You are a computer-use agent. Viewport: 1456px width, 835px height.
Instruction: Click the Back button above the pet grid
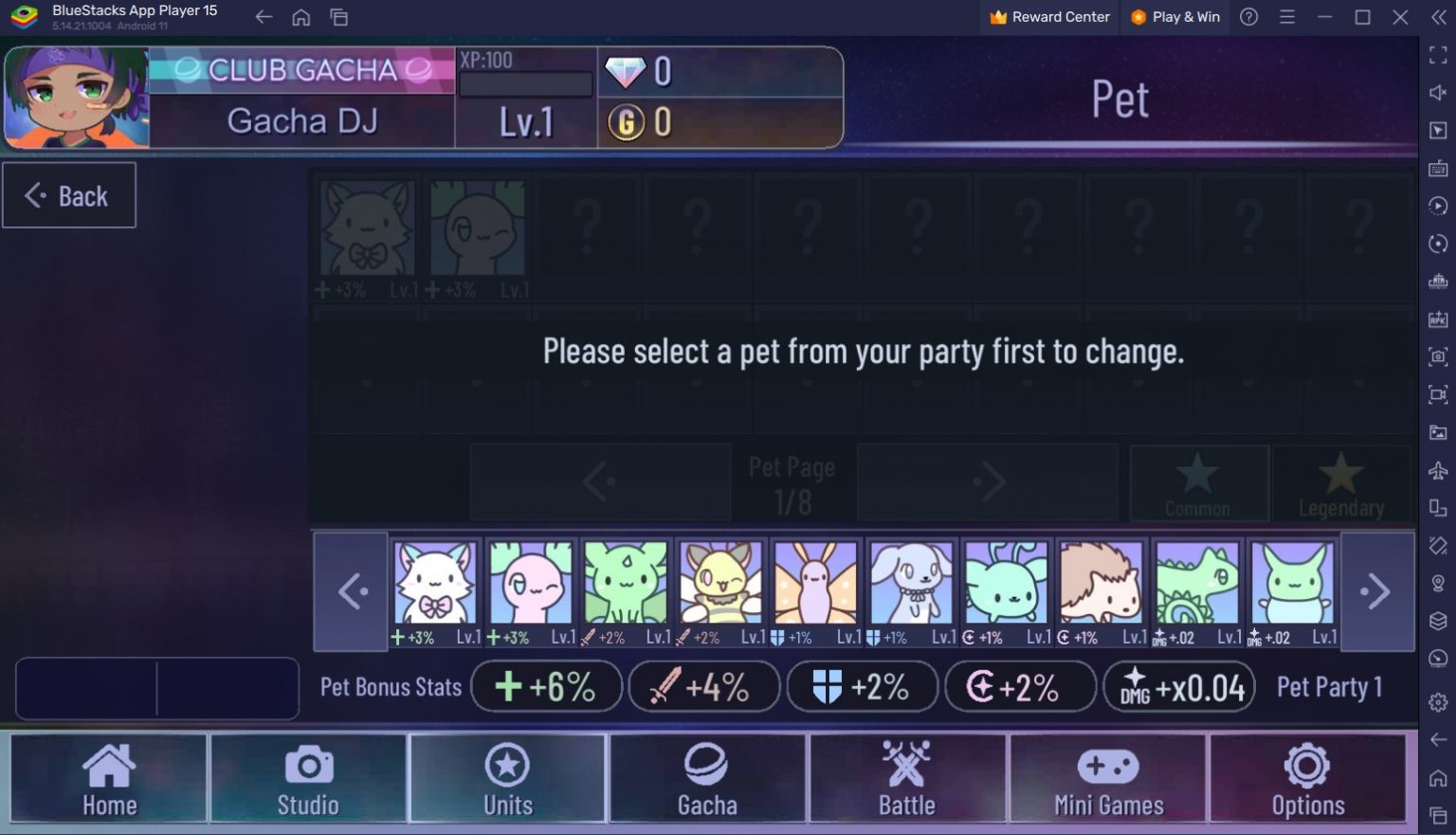69,195
